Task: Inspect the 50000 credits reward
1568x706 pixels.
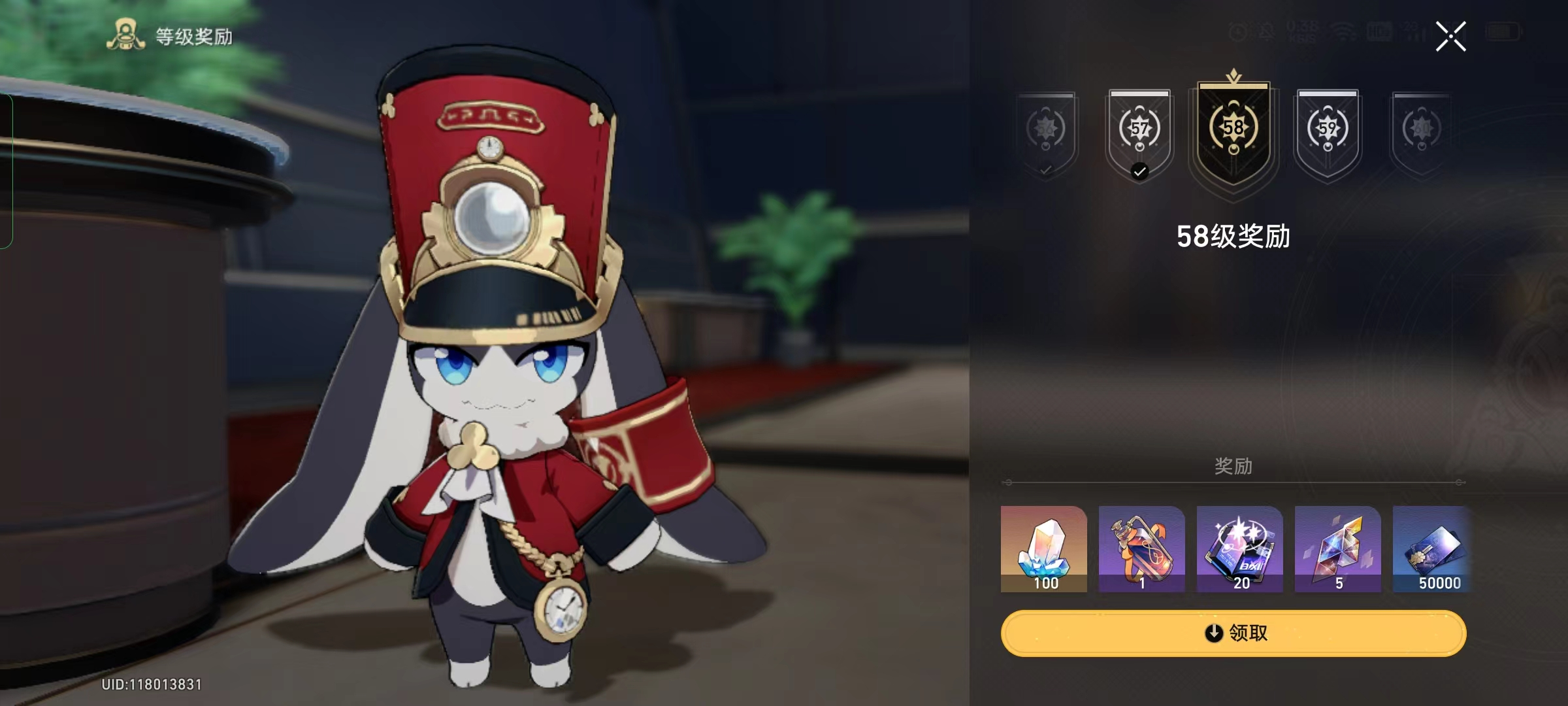Action: (1432, 549)
